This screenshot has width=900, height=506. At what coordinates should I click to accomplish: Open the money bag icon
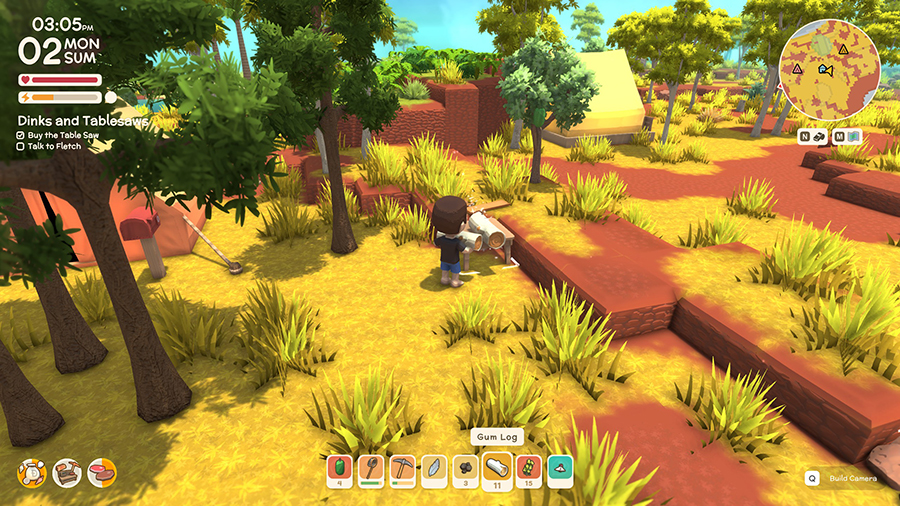(33, 472)
